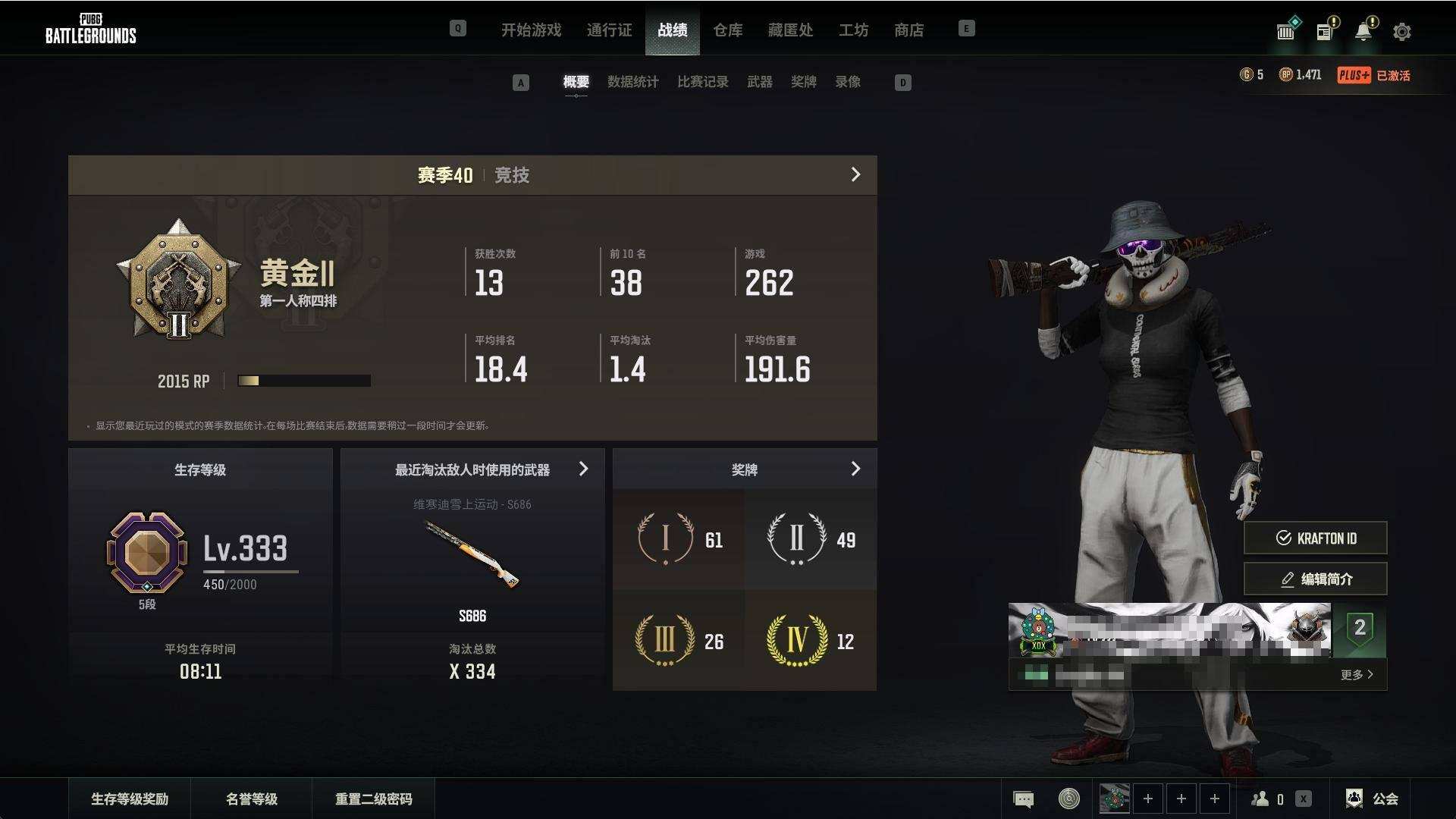1456x819 pixels.
Task: Check the notification bell icon
Action: coord(1363,32)
